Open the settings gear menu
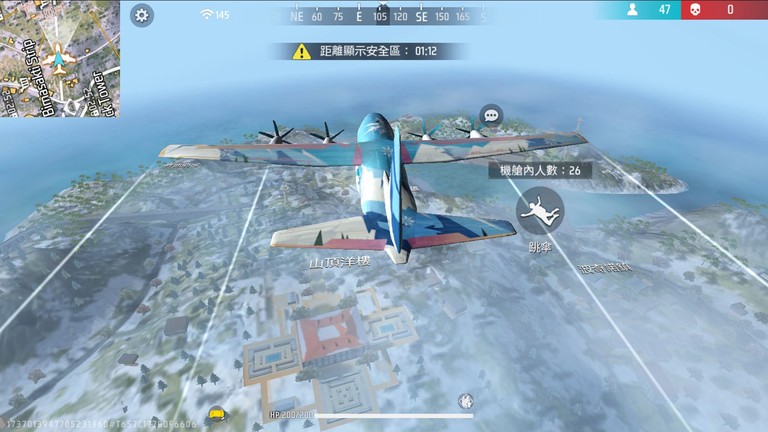This screenshot has width=768, height=432. (142, 15)
